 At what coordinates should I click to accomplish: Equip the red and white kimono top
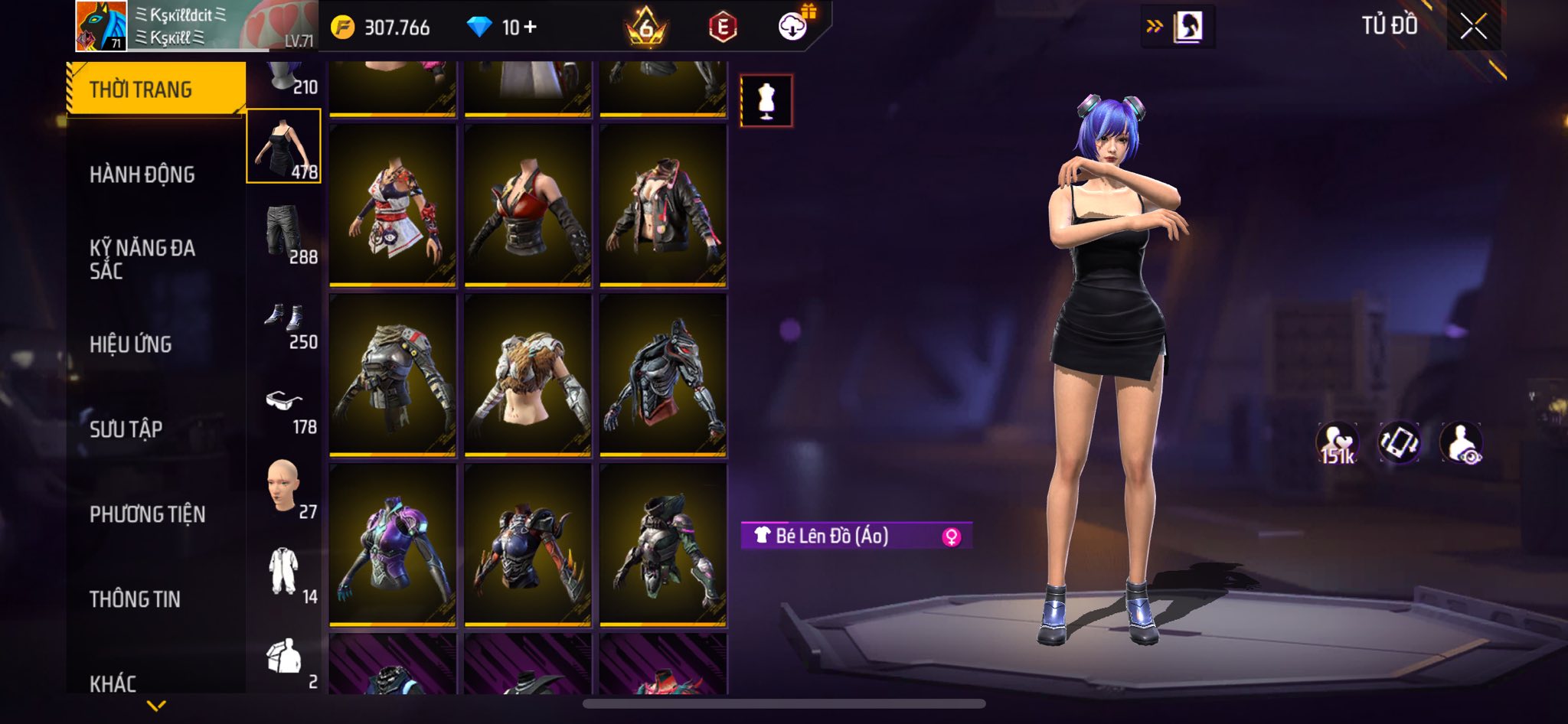tap(393, 205)
